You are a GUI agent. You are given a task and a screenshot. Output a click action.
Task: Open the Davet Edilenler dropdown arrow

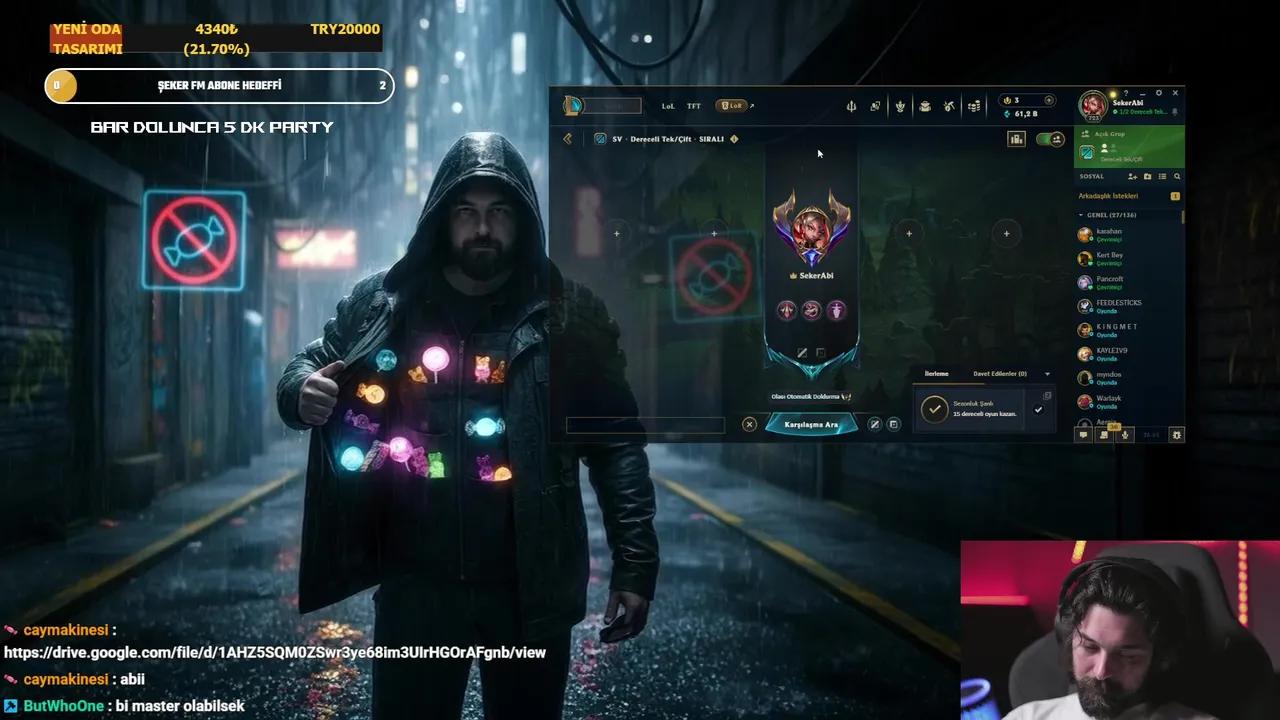click(x=1048, y=373)
